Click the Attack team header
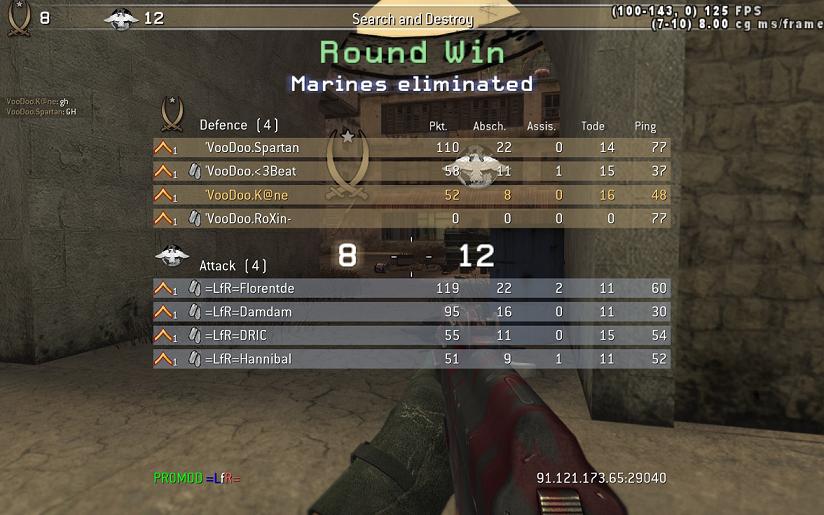The height and width of the screenshot is (515, 824). (232, 266)
